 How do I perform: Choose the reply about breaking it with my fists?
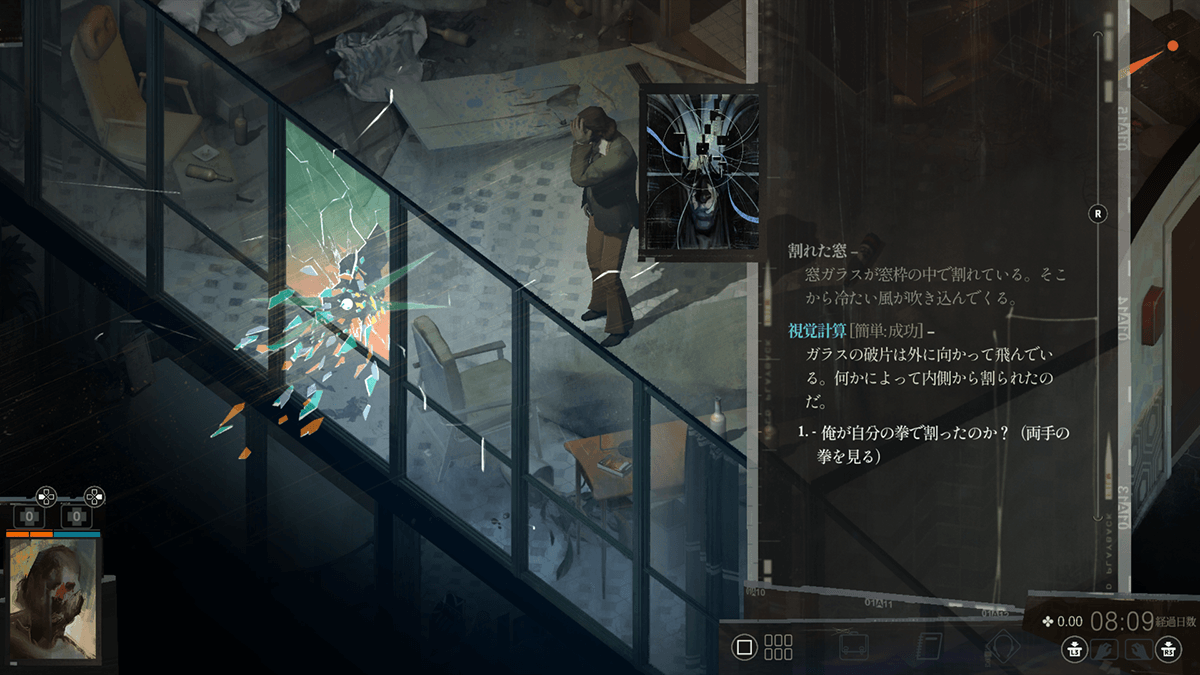click(x=940, y=445)
